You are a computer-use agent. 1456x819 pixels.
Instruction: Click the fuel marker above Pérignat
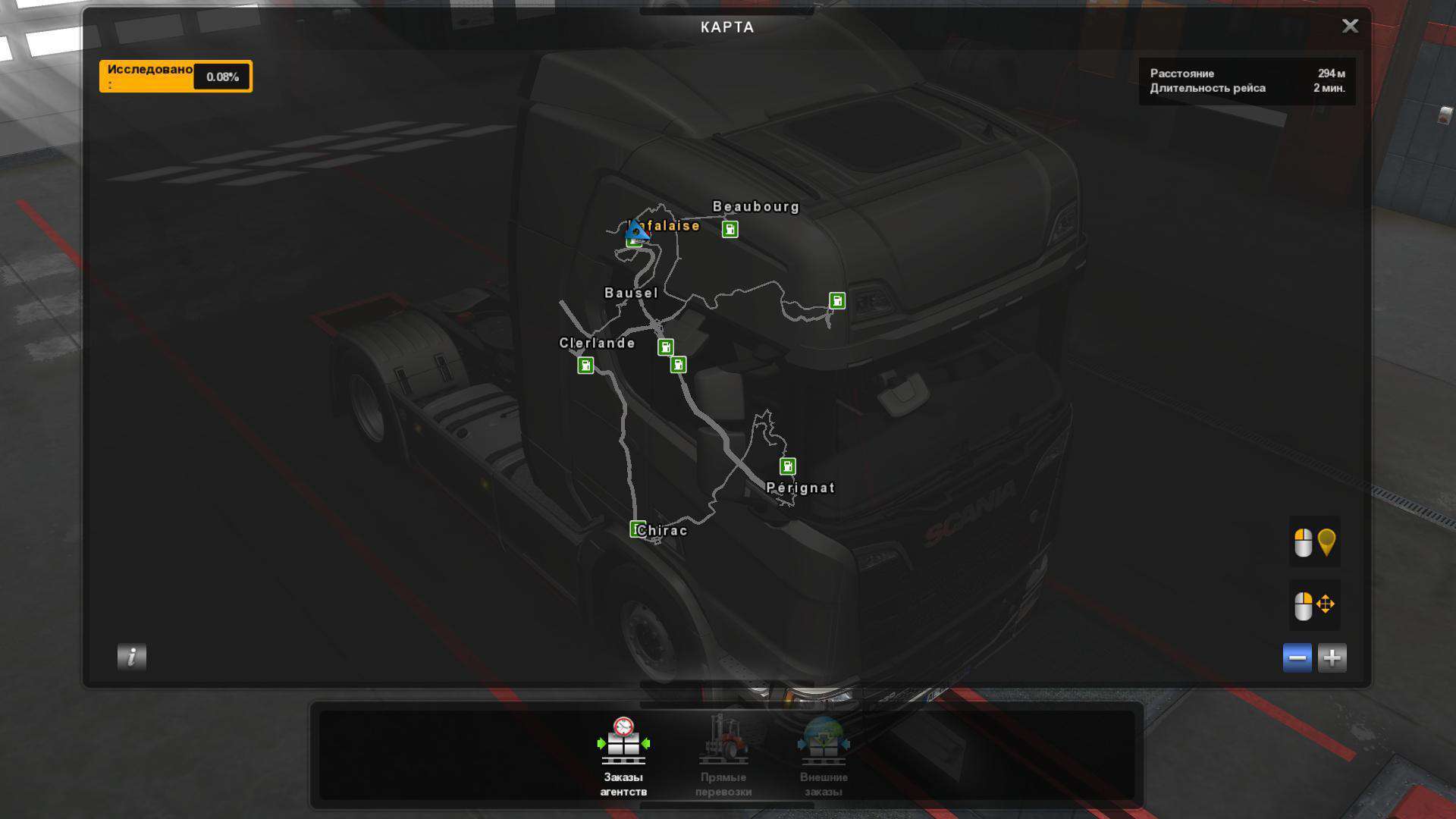tap(787, 466)
